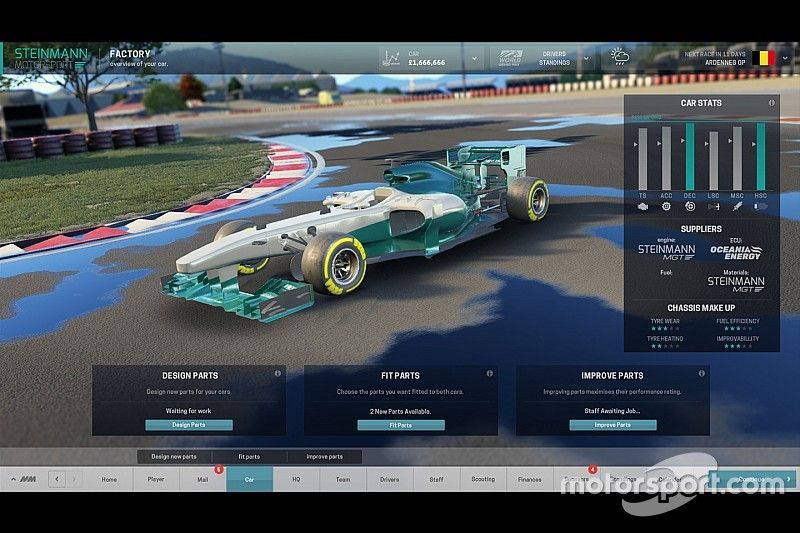
Task: Show Car Stats info tooltip icon
Action: point(772,103)
